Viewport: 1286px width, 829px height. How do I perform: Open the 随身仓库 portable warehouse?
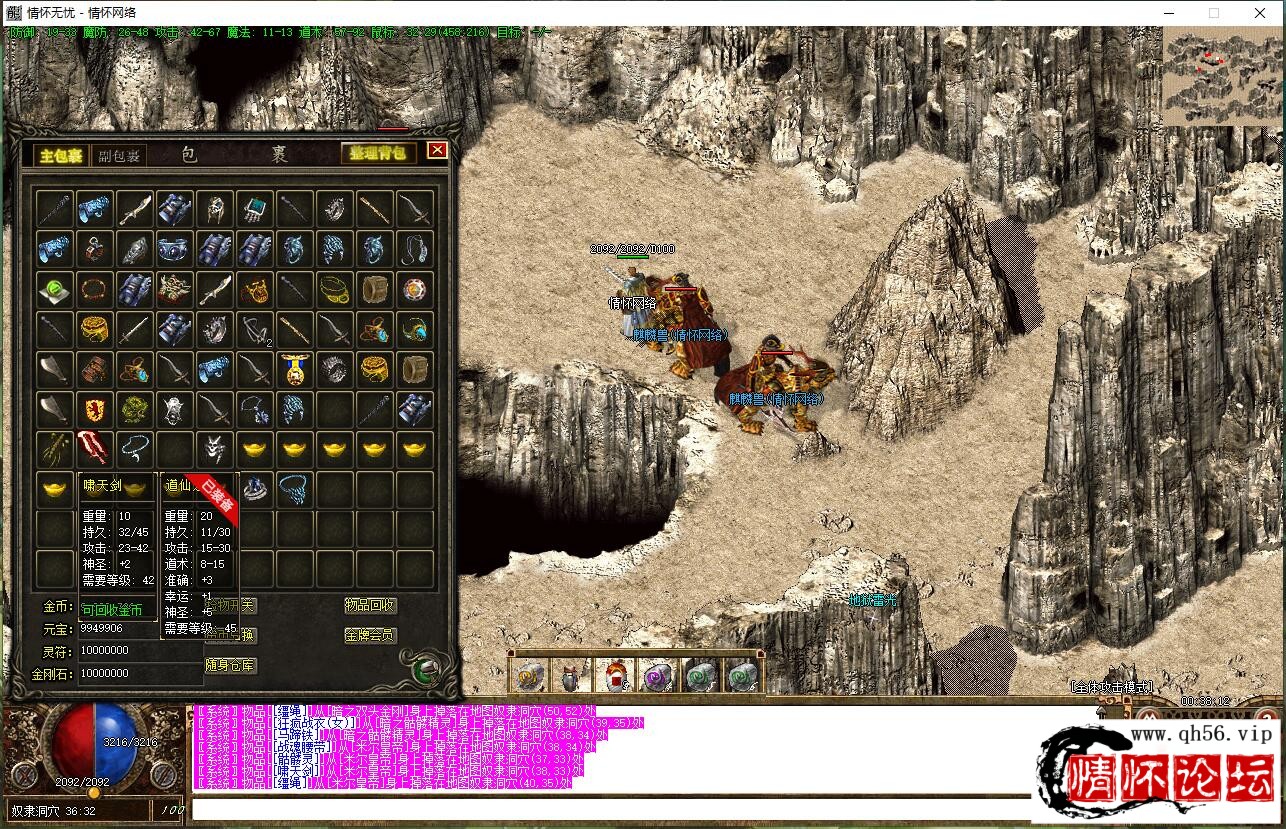pyautogui.click(x=230, y=665)
